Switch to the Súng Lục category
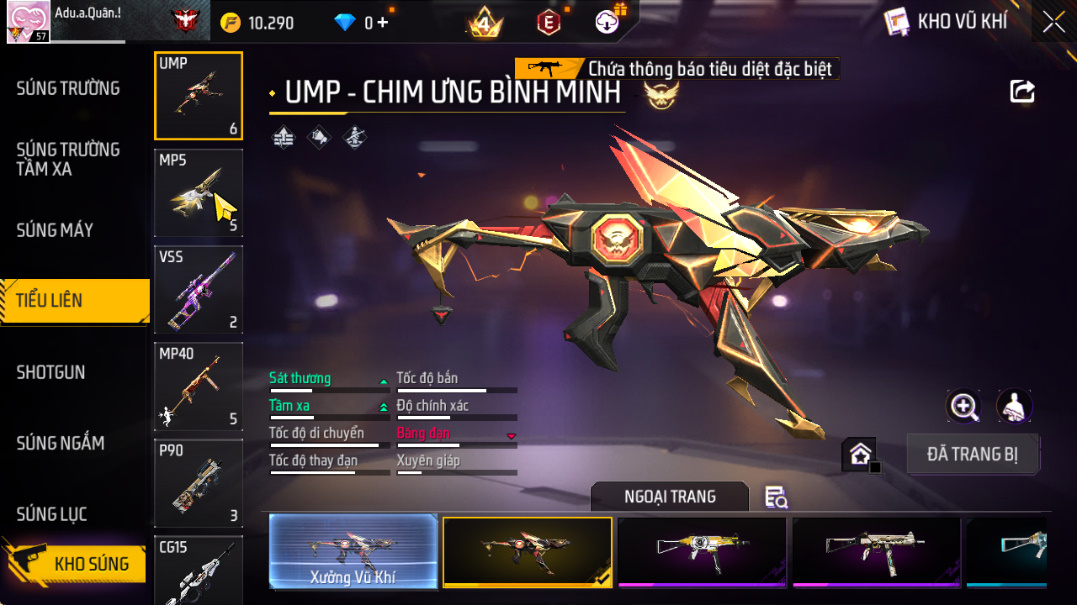 pyautogui.click(x=52, y=514)
